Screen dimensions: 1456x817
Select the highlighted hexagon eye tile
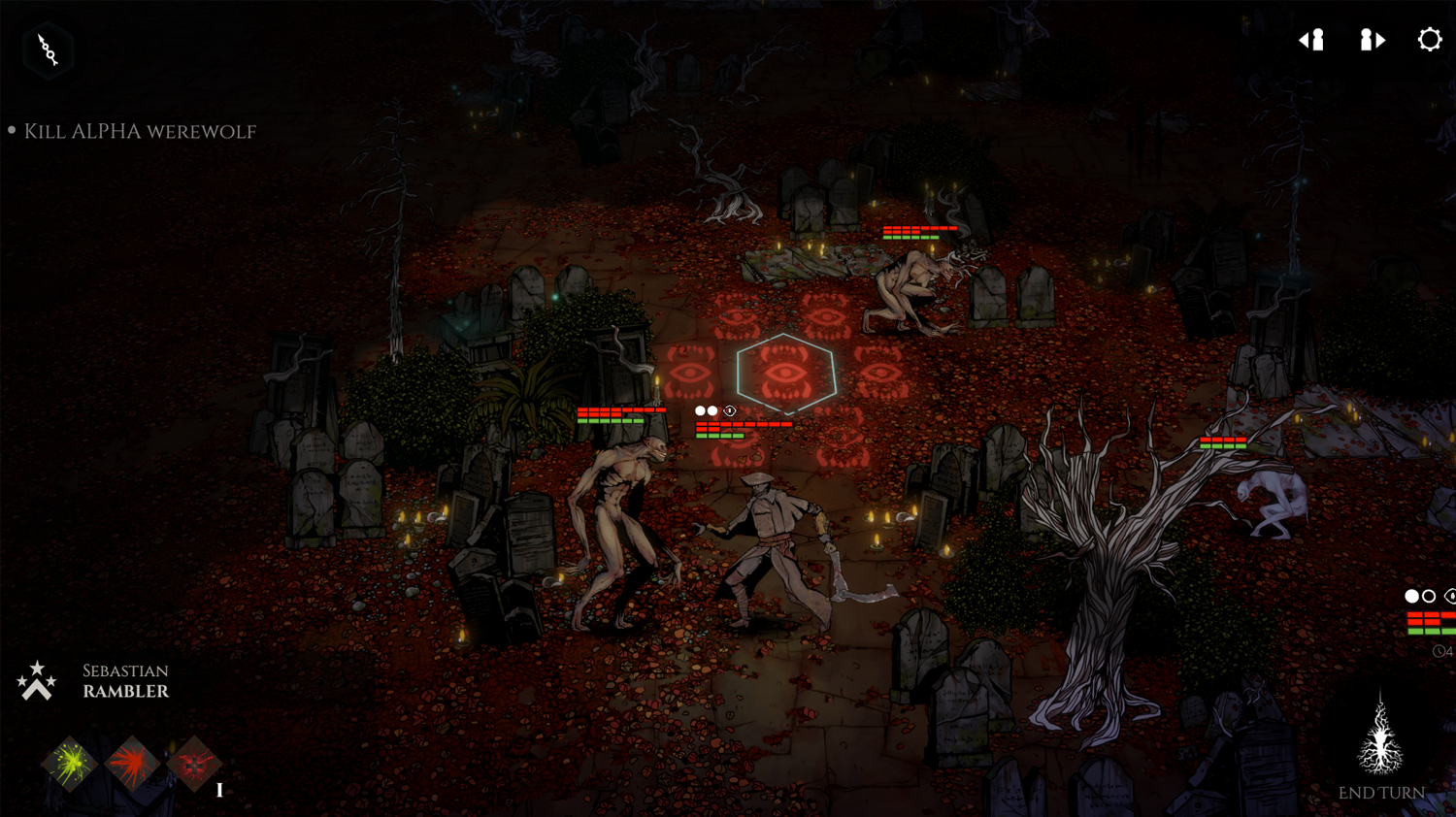click(785, 373)
